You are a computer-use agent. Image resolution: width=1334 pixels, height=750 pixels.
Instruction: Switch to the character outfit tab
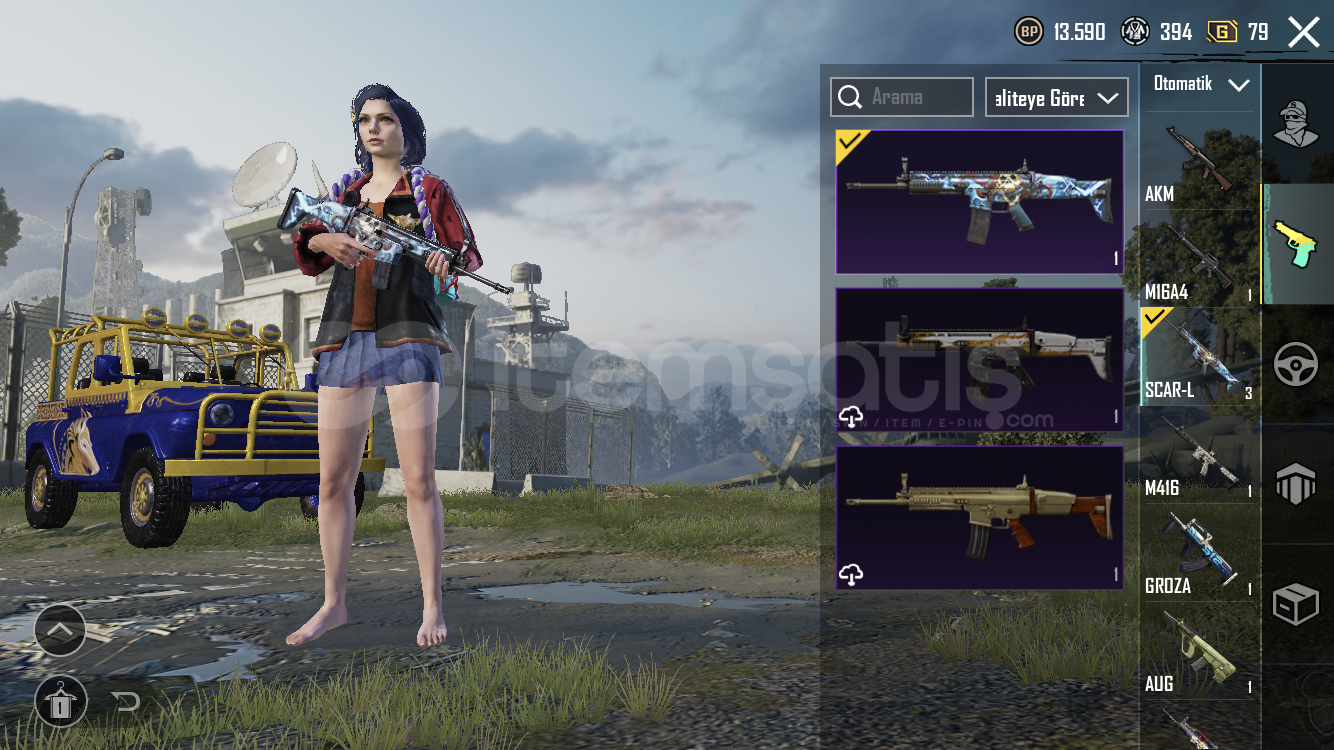click(x=1296, y=124)
